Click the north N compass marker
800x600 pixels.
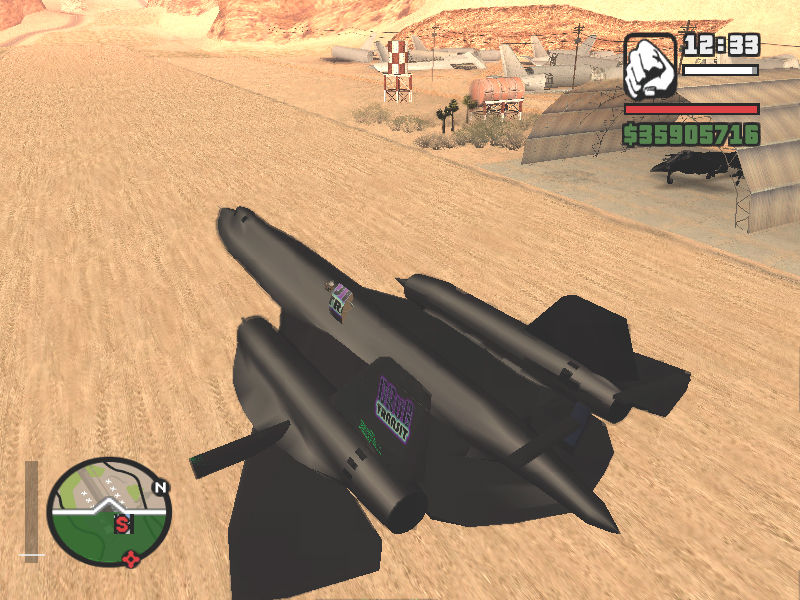pos(159,488)
